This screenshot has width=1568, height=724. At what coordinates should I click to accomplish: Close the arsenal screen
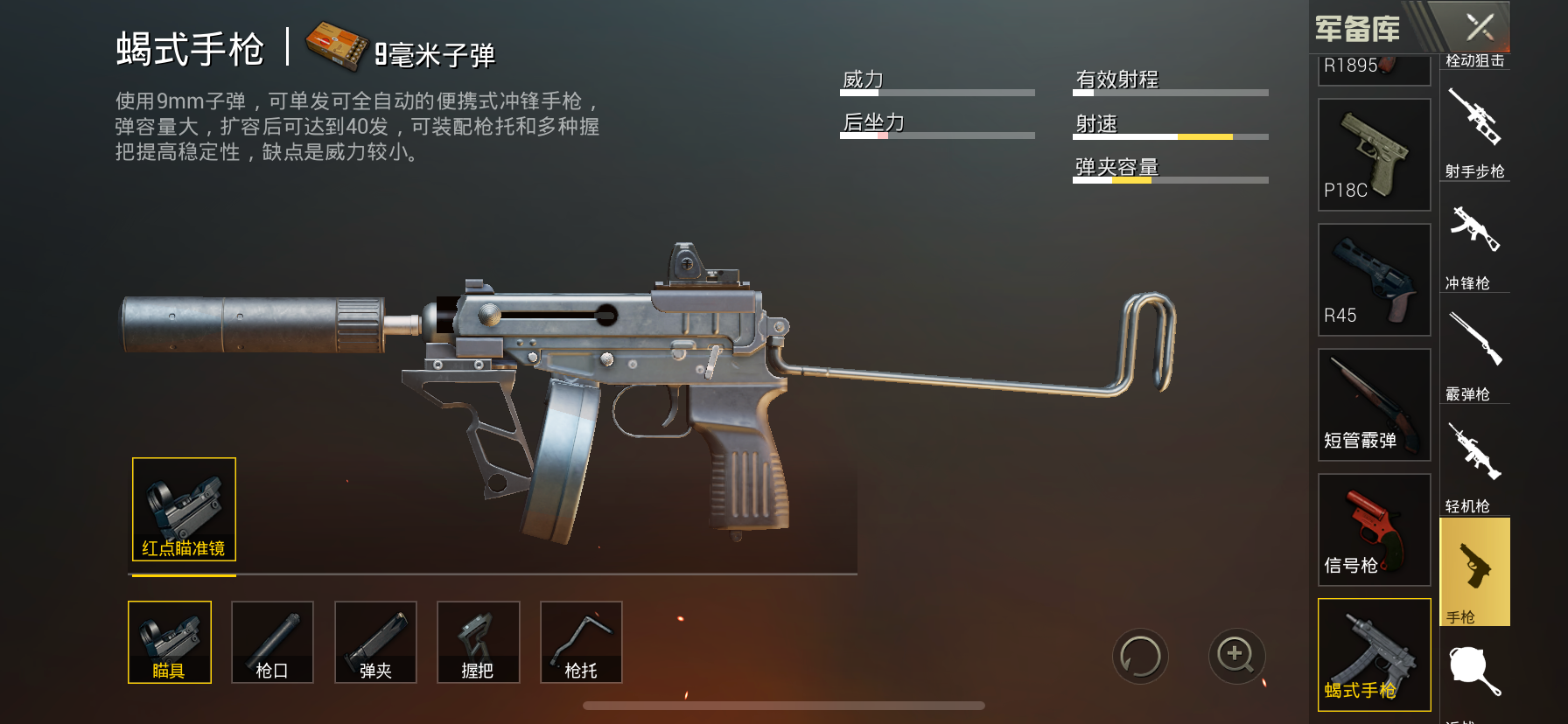[x=1480, y=27]
